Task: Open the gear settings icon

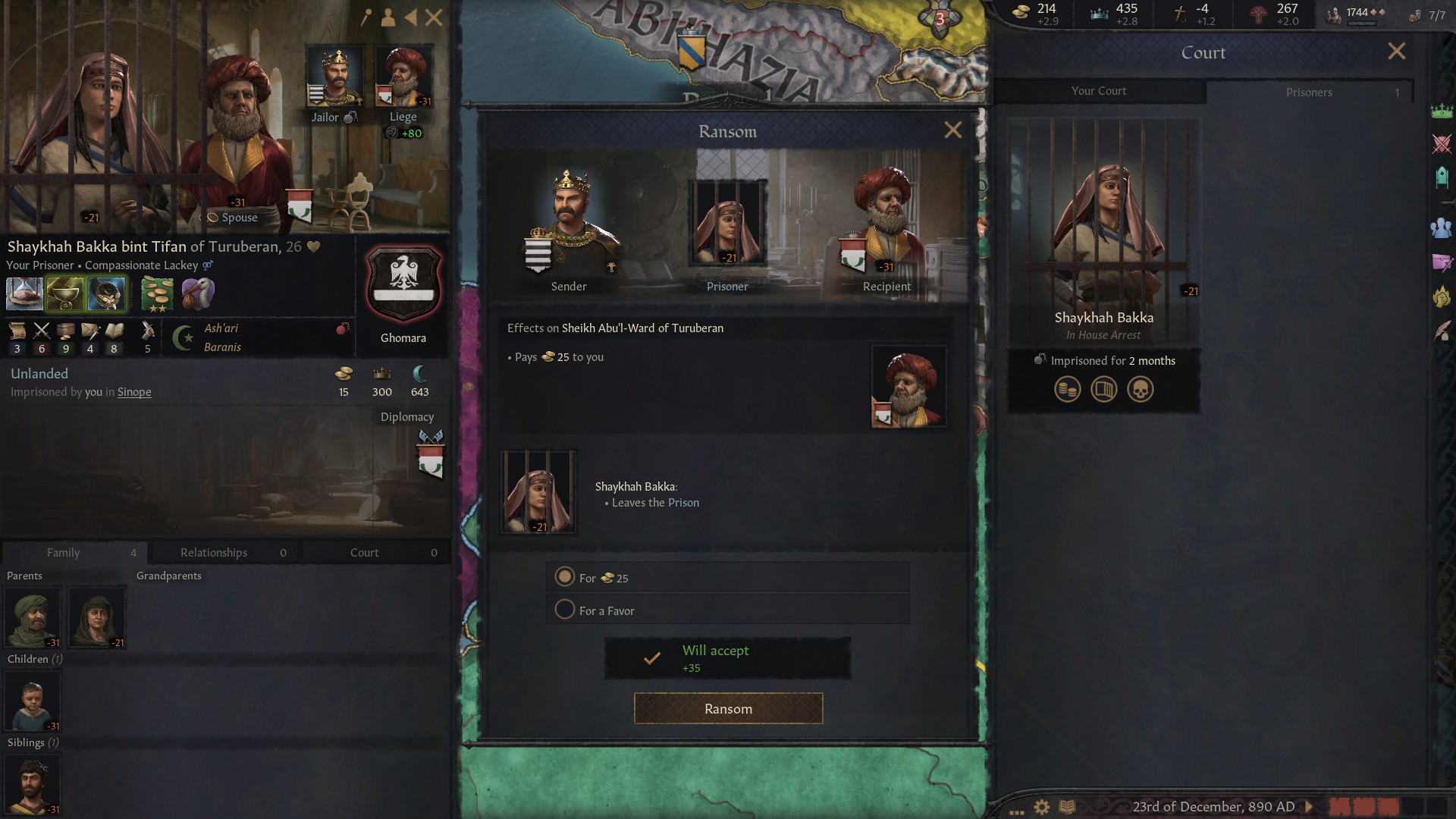Action: [1042, 807]
